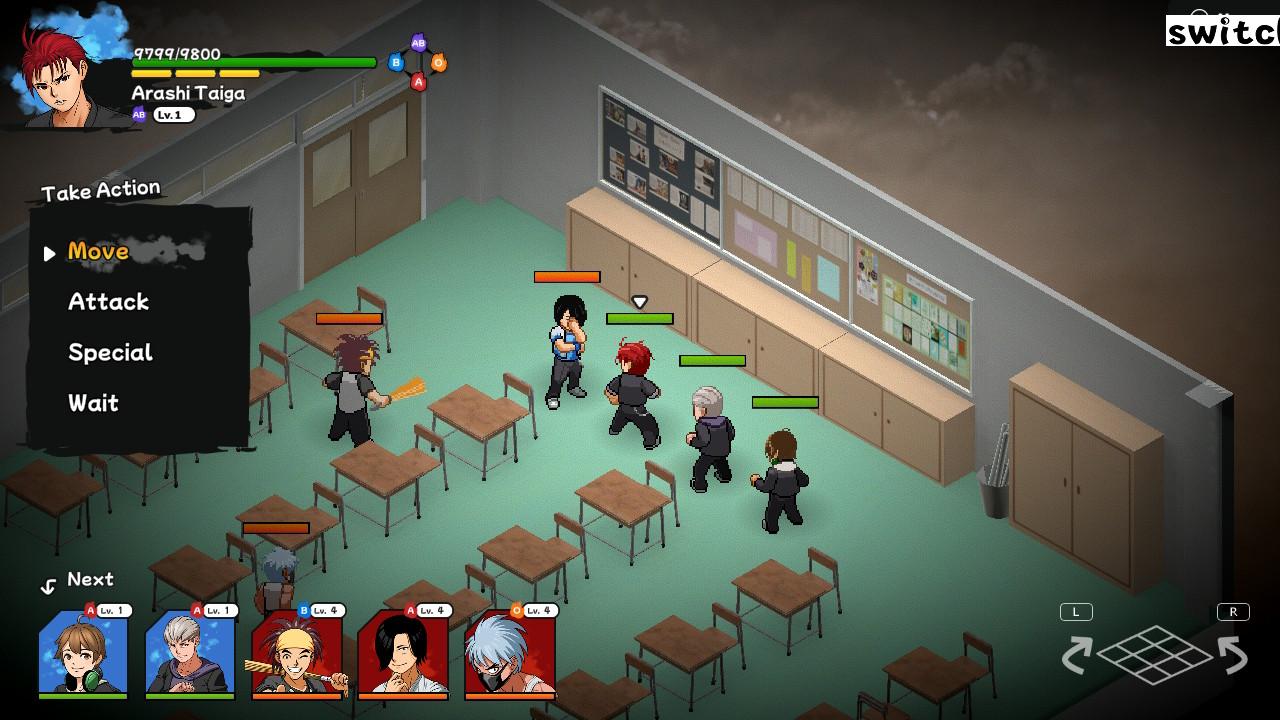
Task: Click the orange O flame icon
Action: point(440,63)
